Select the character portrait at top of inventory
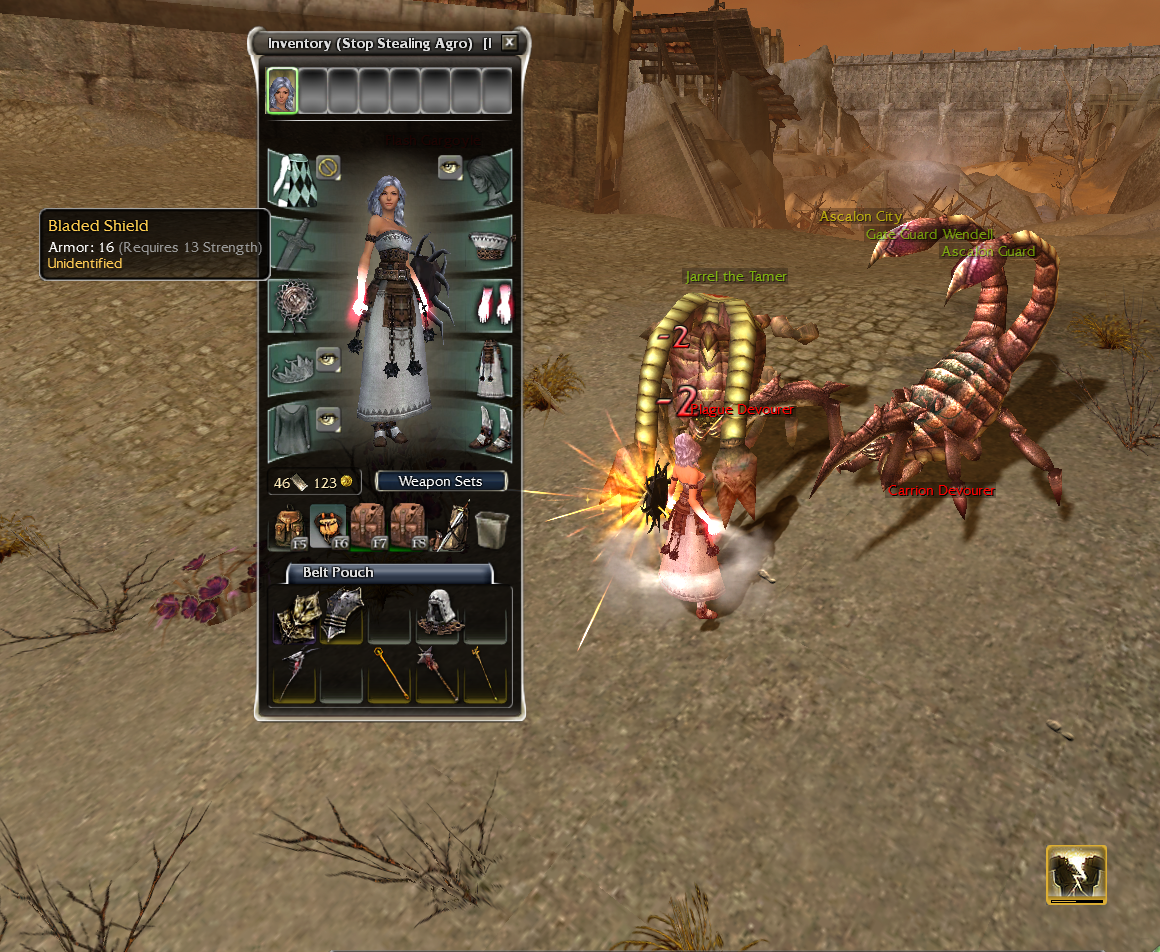1160x952 pixels. 282,91
